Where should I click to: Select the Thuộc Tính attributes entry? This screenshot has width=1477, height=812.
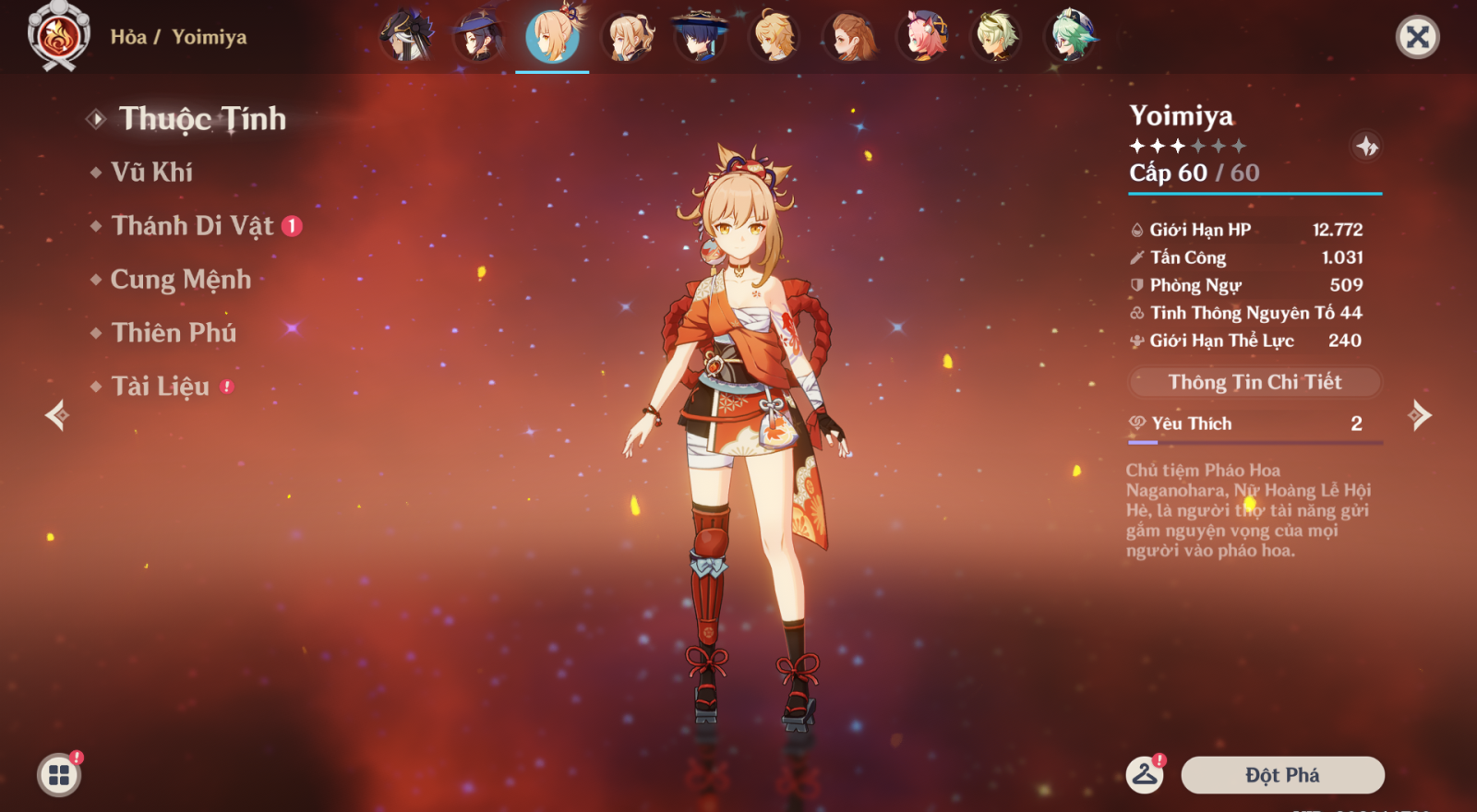[x=202, y=119]
